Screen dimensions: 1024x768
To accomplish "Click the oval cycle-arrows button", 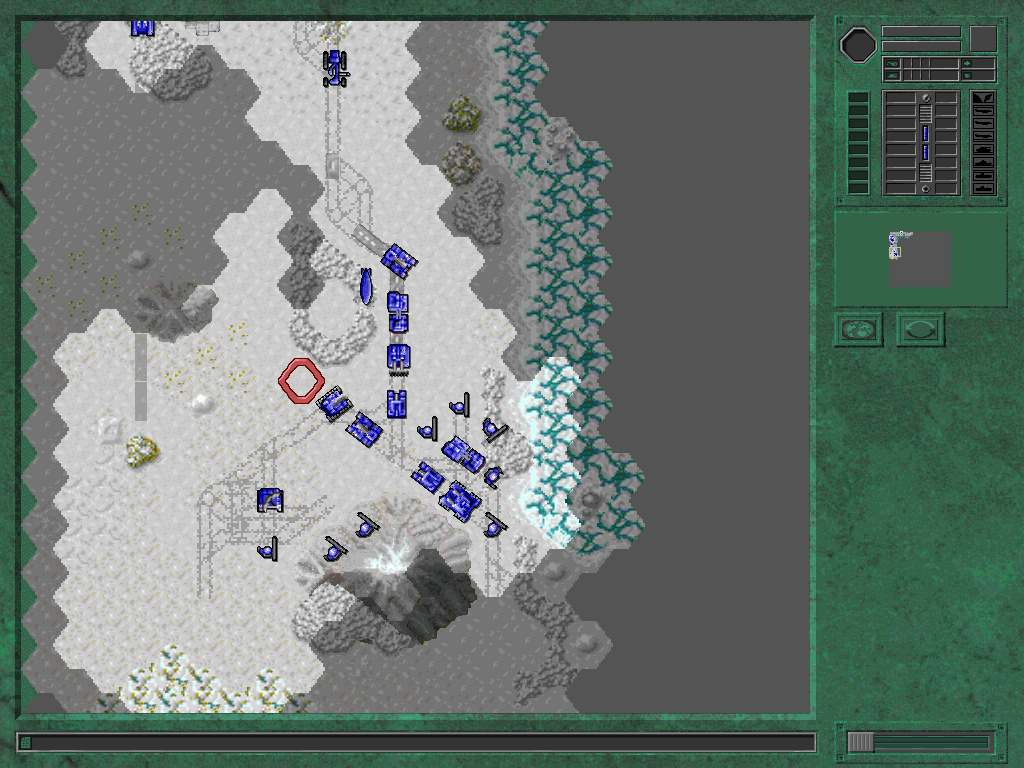I will pos(920,329).
